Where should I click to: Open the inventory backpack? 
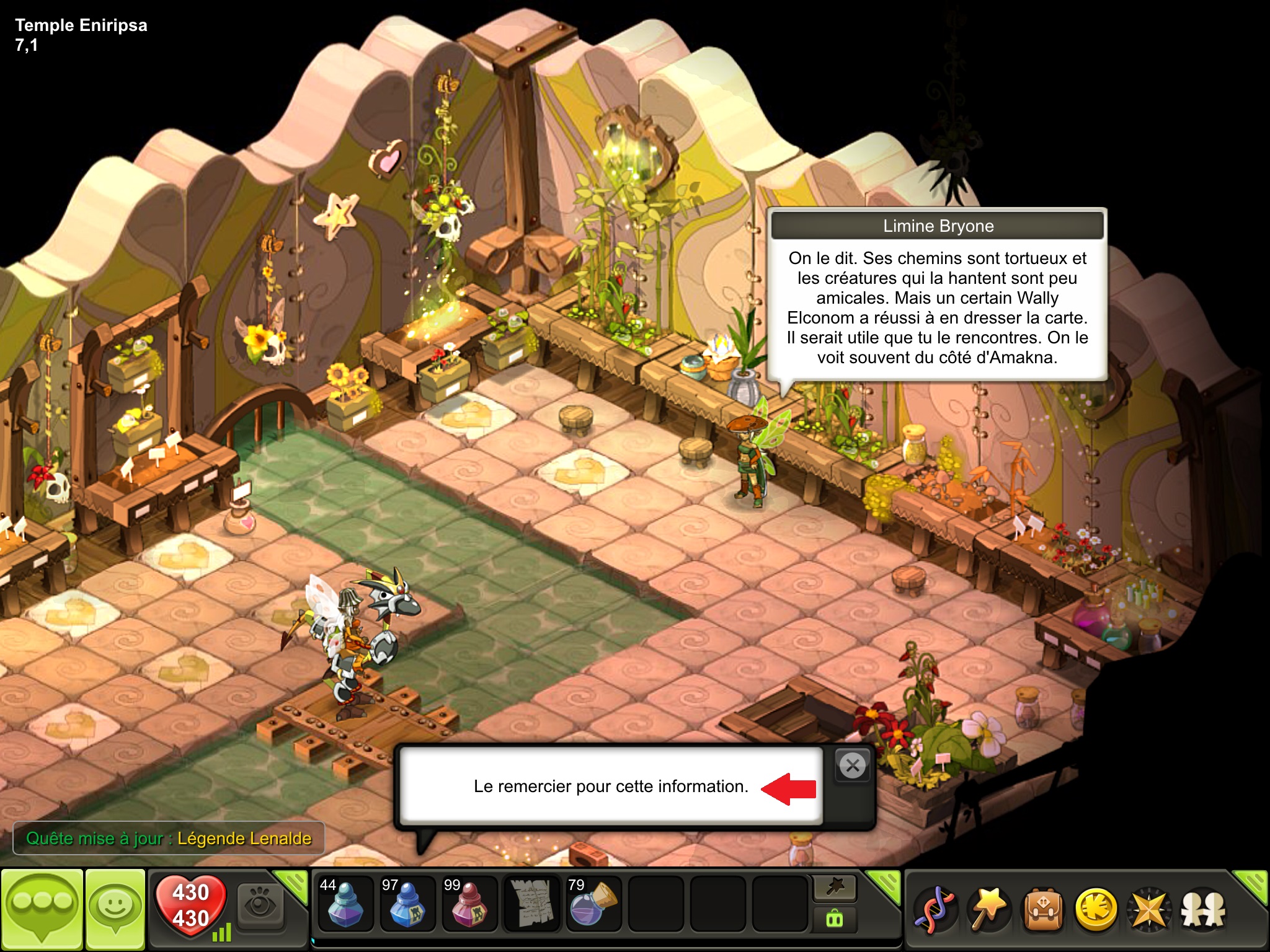tap(1043, 910)
